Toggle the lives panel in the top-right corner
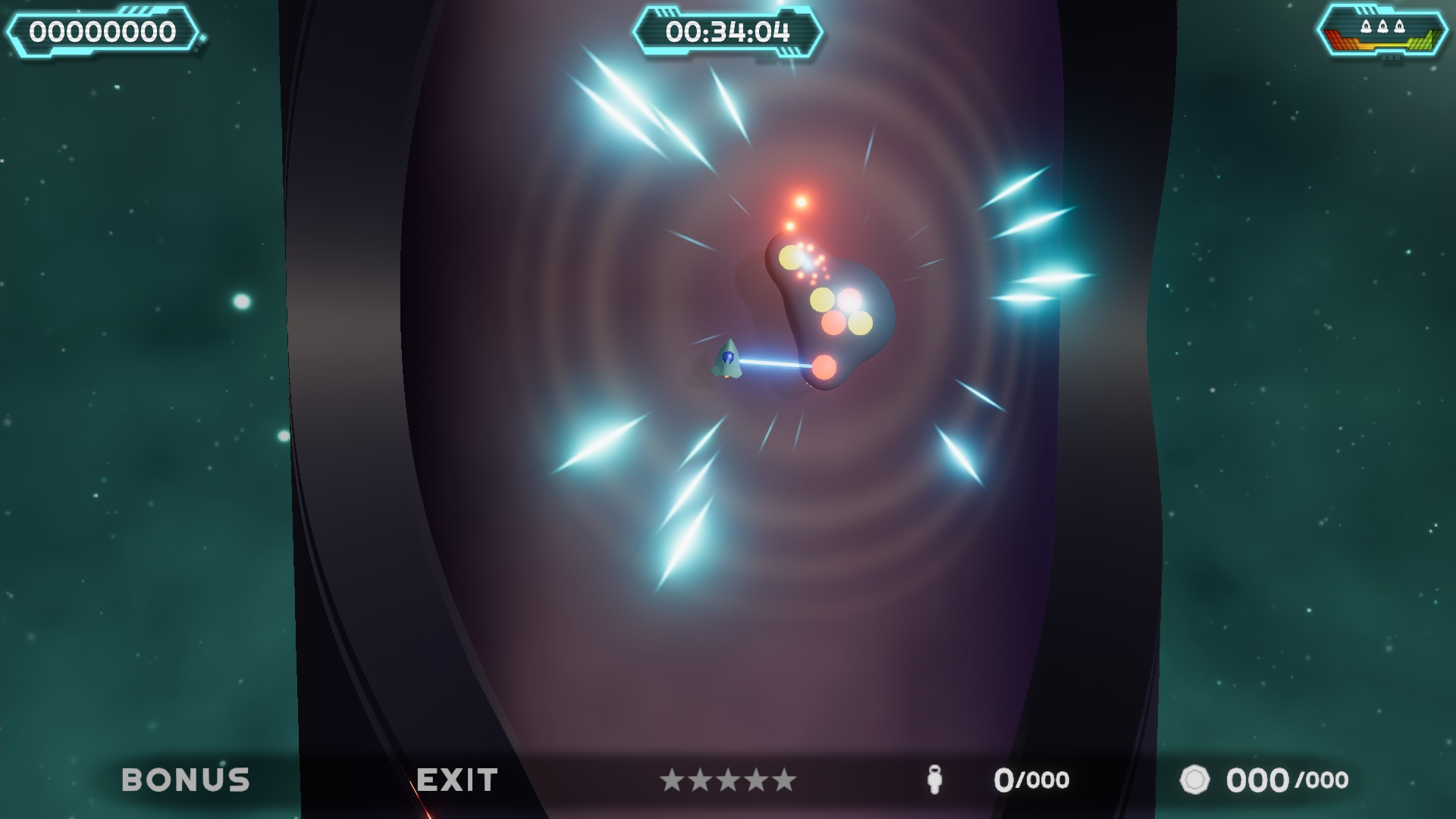 pyautogui.click(x=1382, y=32)
